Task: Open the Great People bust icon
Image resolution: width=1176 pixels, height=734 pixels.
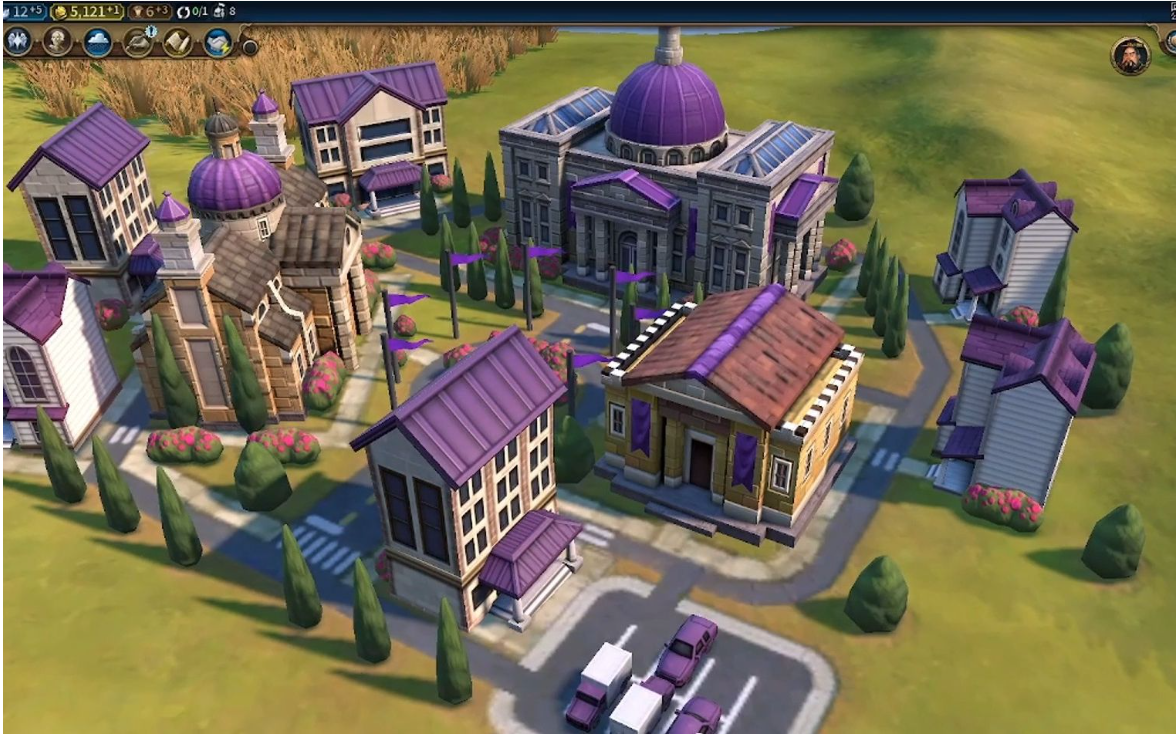Action: (57, 42)
